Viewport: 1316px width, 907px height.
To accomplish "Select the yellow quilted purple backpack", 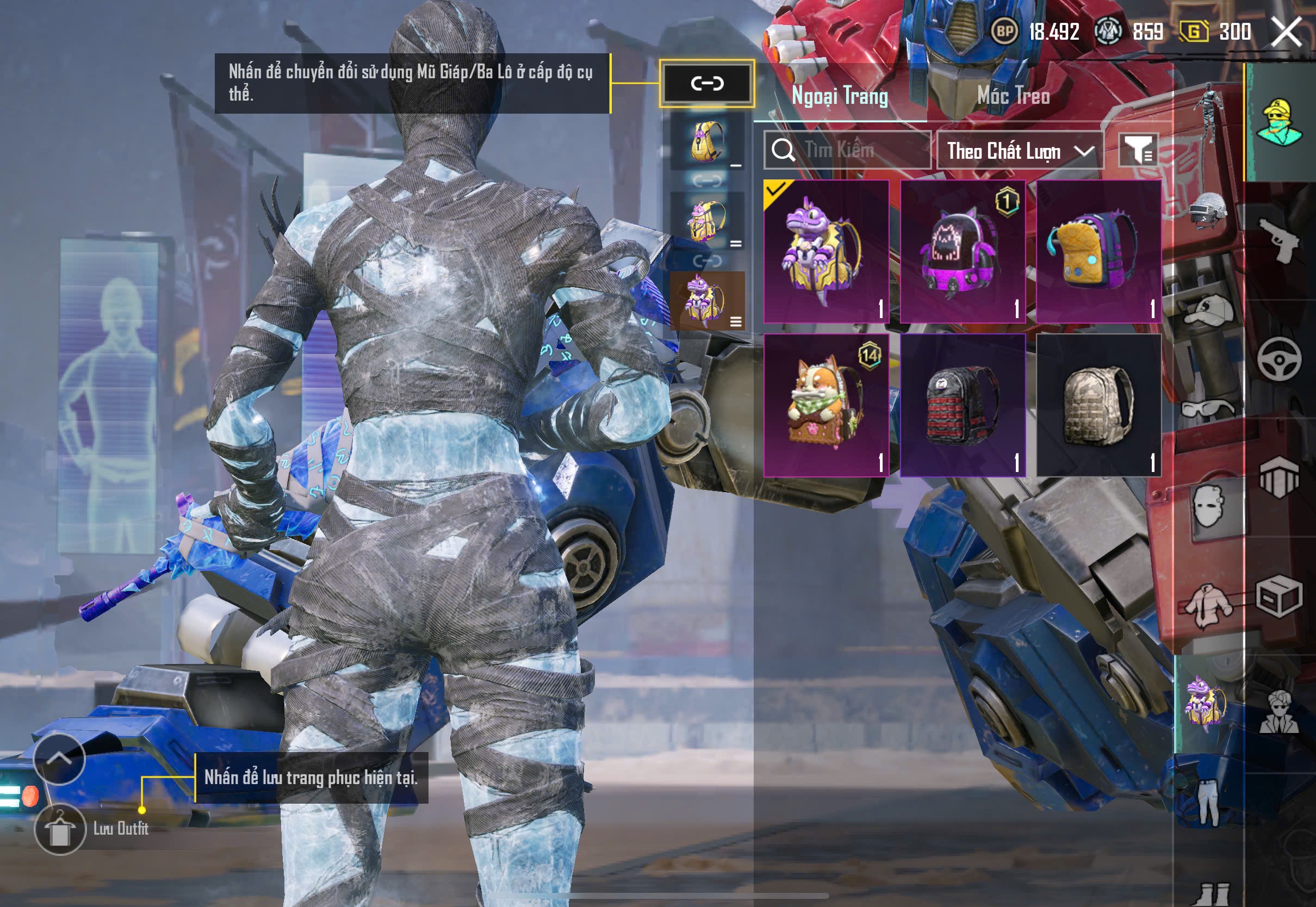I will coord(1098,251).
